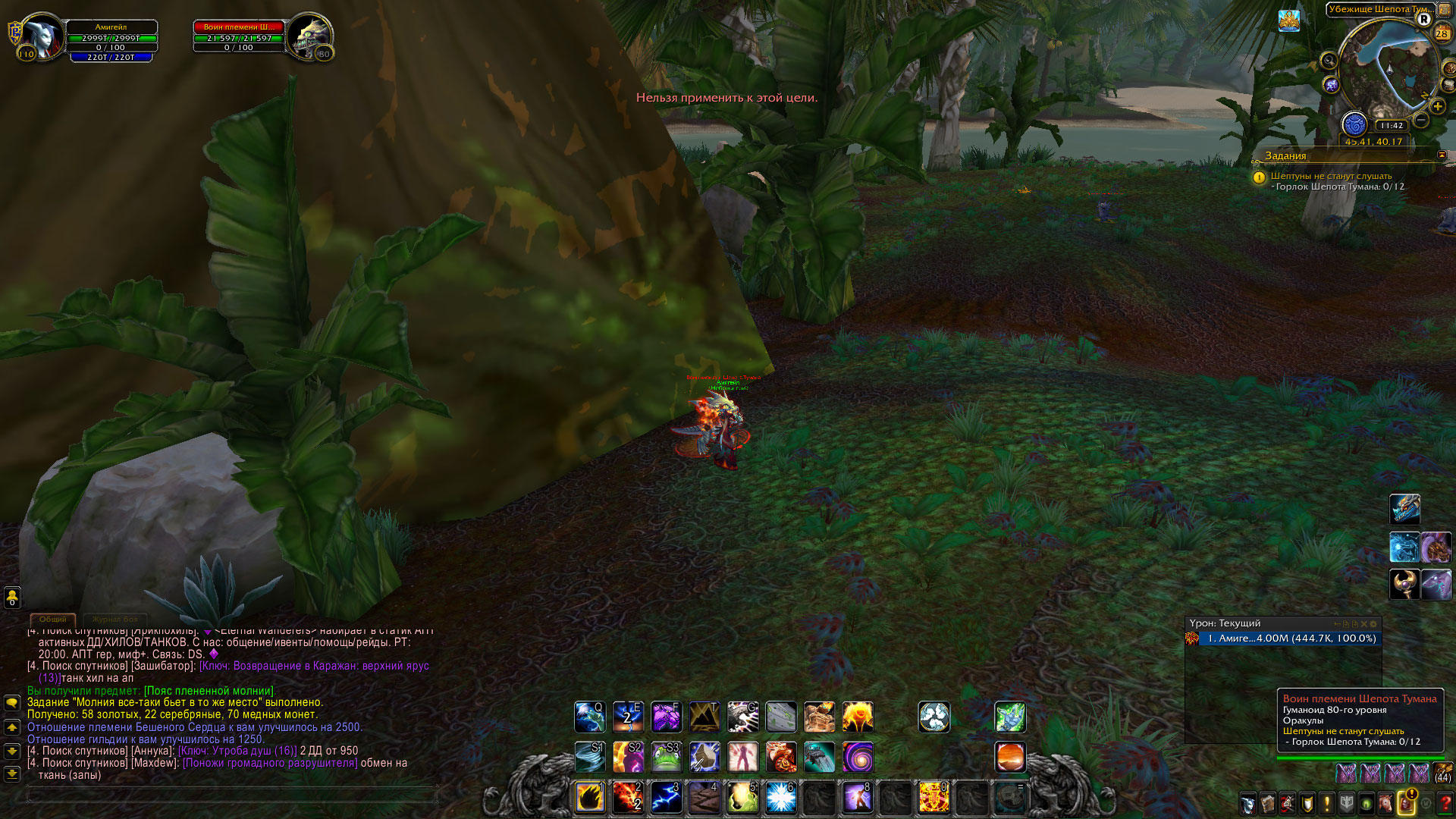
Task: Cast the Ghost Wolf purple wolf ability
Action: click(666, 717)
